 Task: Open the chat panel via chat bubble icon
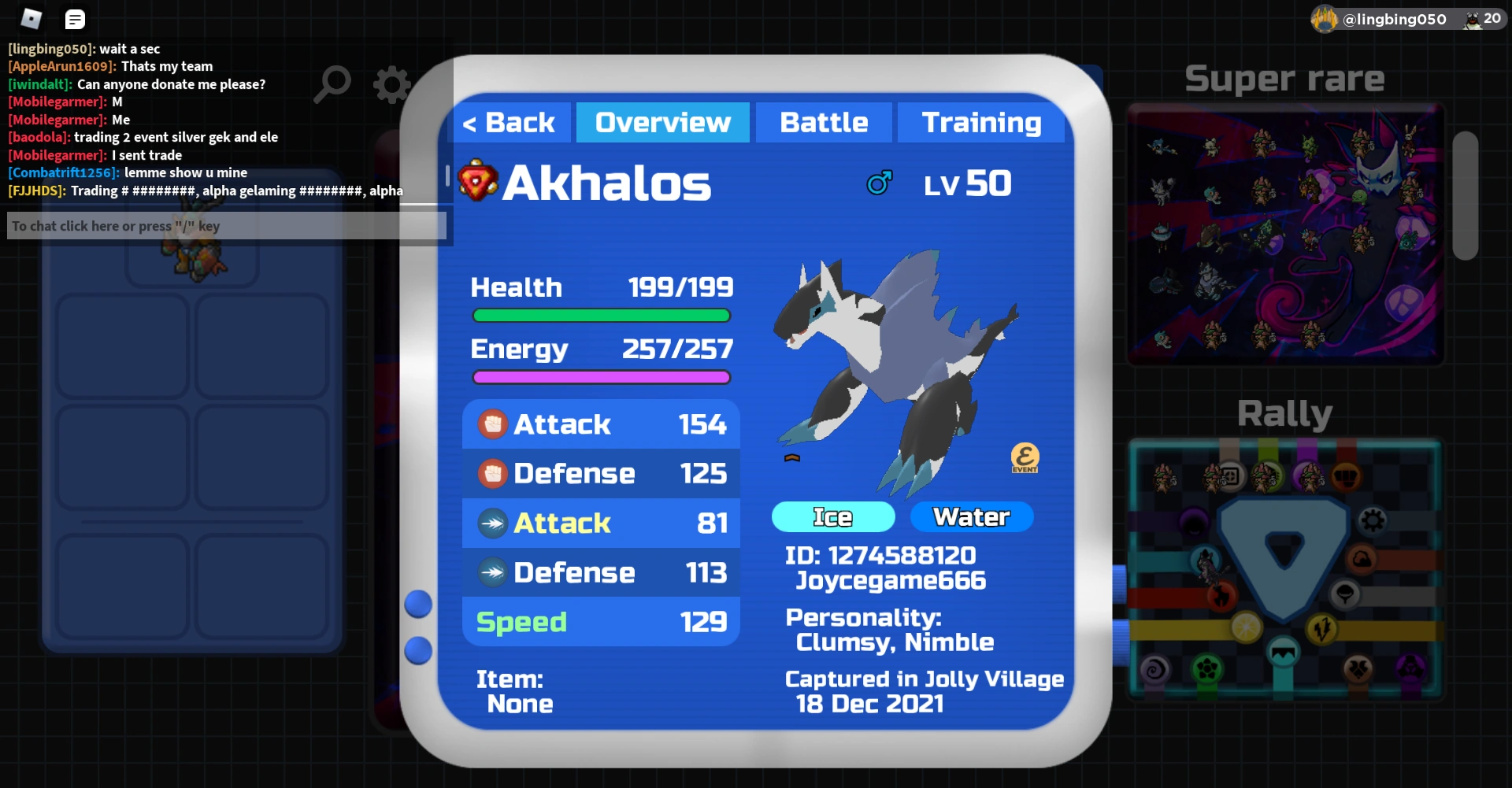pos(75,18)
